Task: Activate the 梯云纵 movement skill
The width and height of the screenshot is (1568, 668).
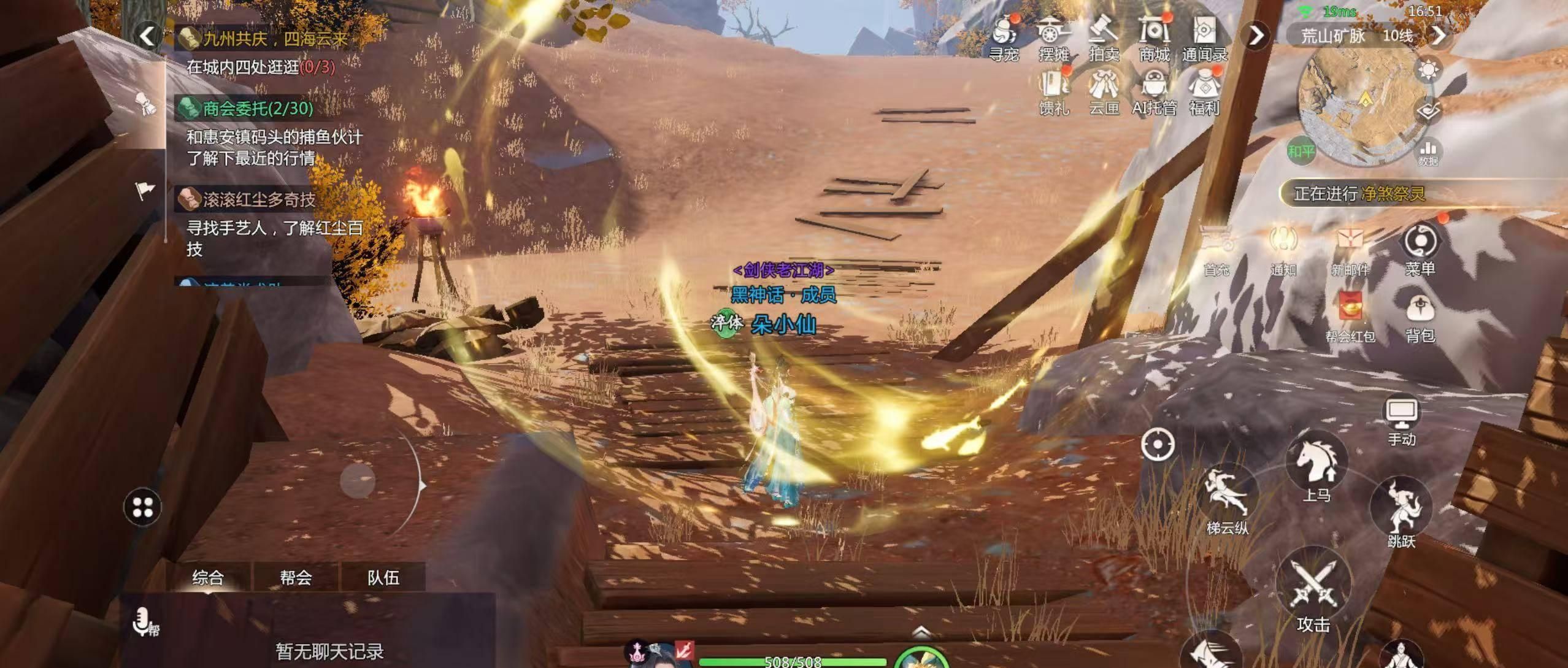Action: pyautogui.click(x=1227, y=499)
